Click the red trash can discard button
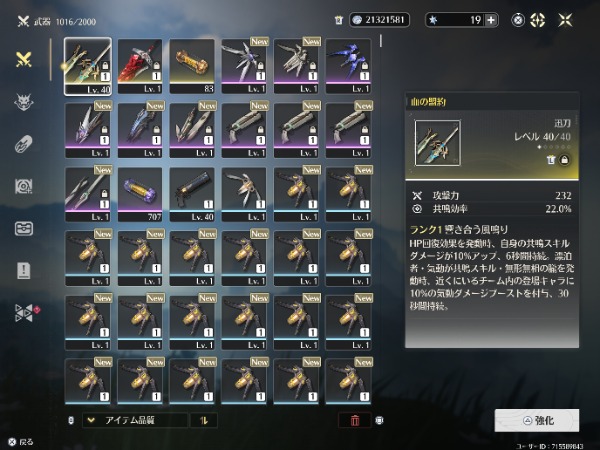This screenshot has height=450, width=600. pos(354,421)
